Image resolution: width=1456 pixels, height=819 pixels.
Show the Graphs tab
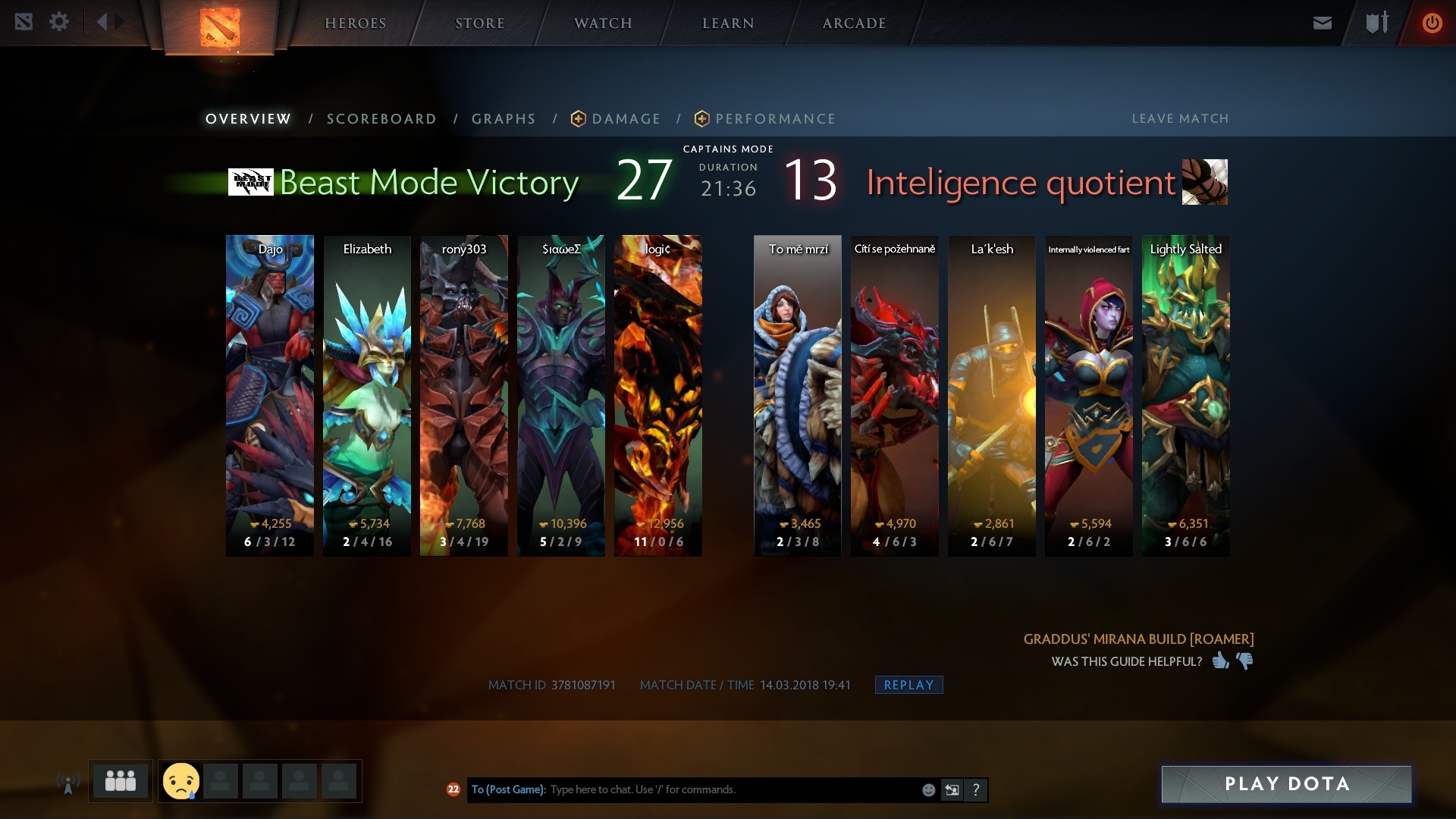[x=504, y=119]
